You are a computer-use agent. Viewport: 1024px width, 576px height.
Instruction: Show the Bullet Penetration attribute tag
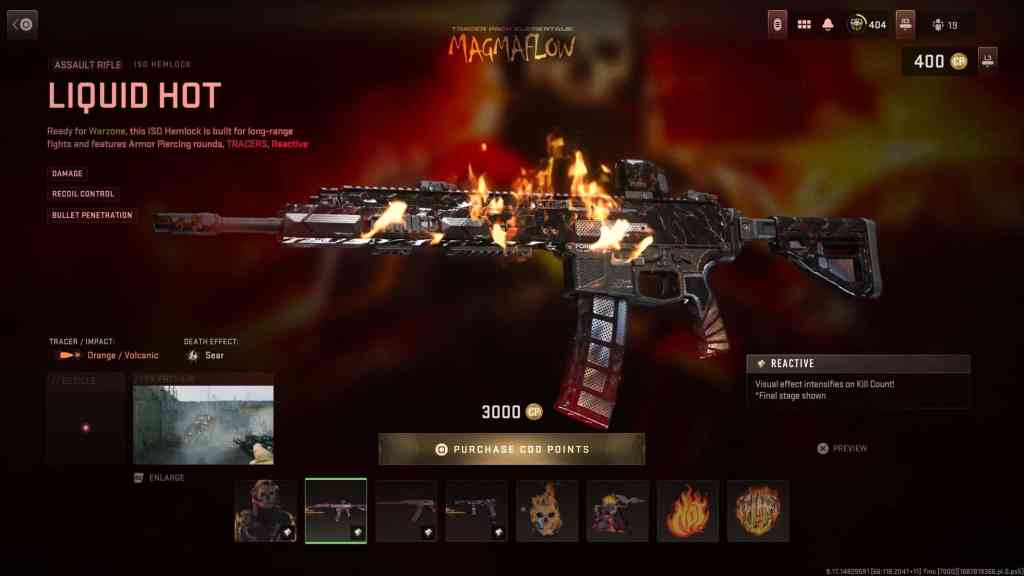(x=92, y=215)
